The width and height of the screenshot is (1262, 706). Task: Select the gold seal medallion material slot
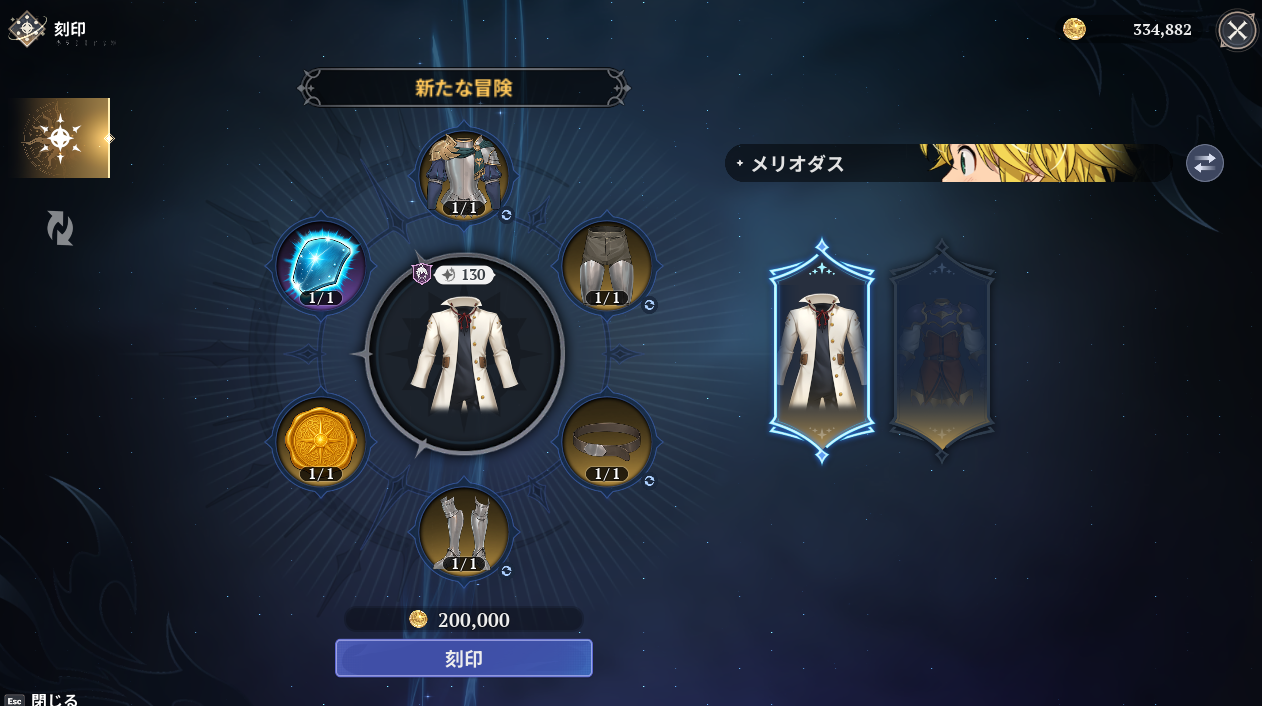tap(322, 441)
